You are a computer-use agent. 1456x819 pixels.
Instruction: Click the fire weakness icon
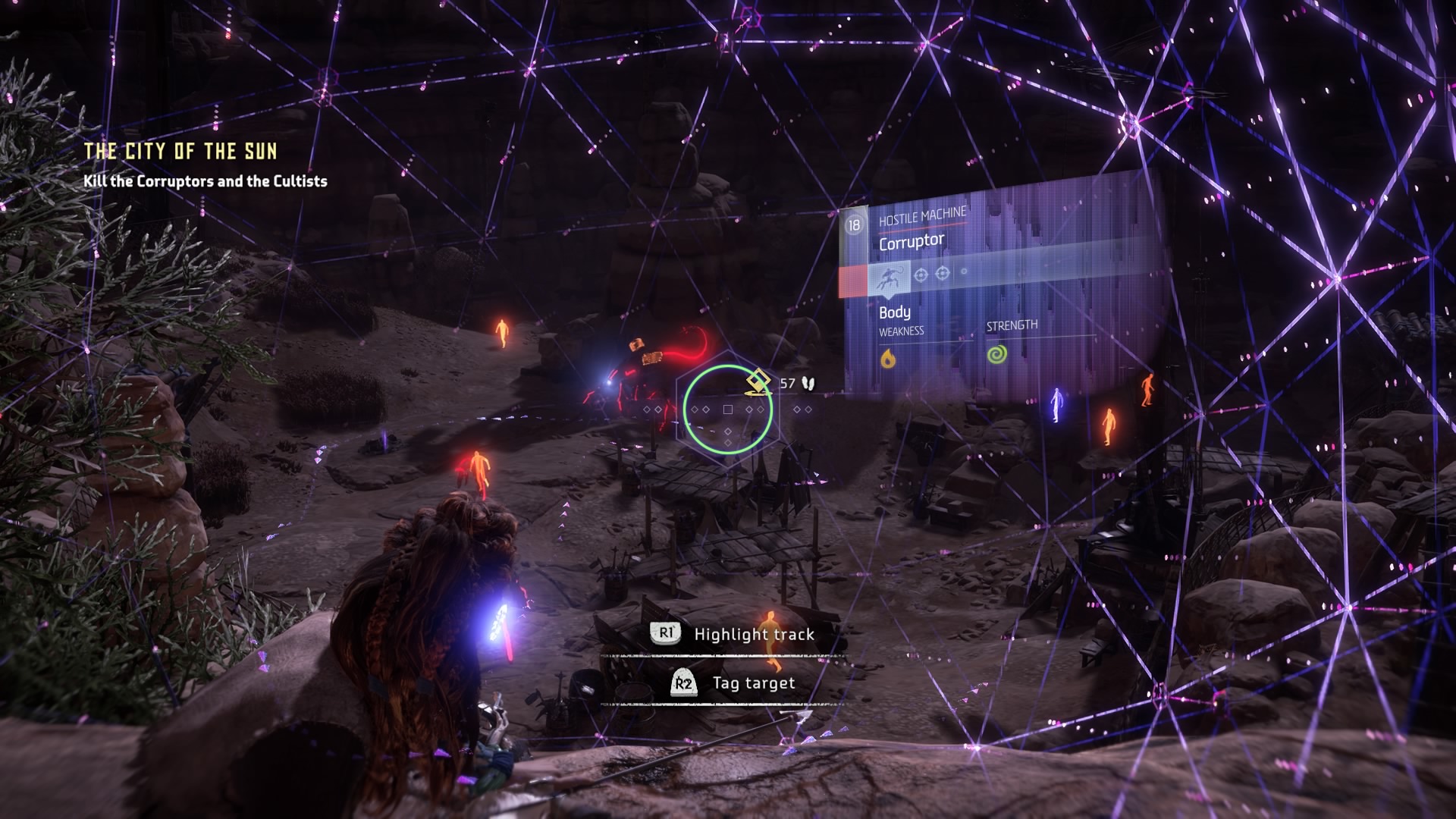click(888, 358)
